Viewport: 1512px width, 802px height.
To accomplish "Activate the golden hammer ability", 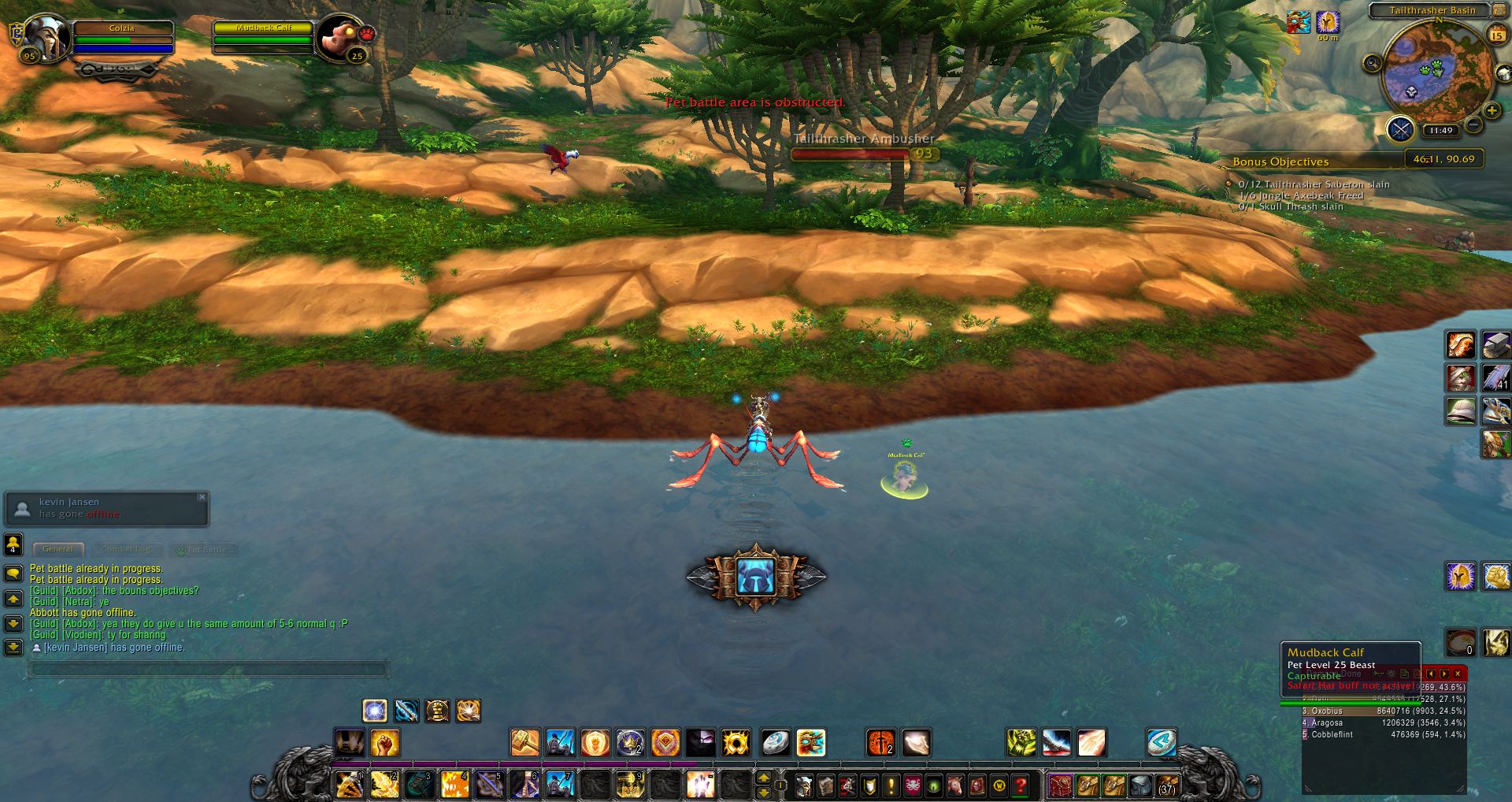I will tap(524, 742).
